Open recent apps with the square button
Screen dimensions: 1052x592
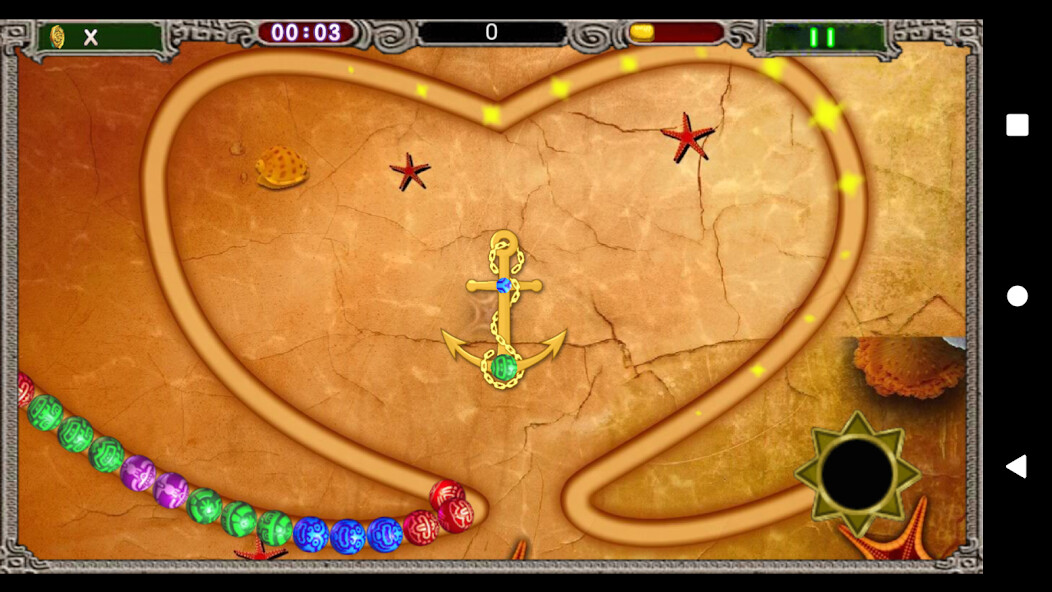pos(1017,125)
